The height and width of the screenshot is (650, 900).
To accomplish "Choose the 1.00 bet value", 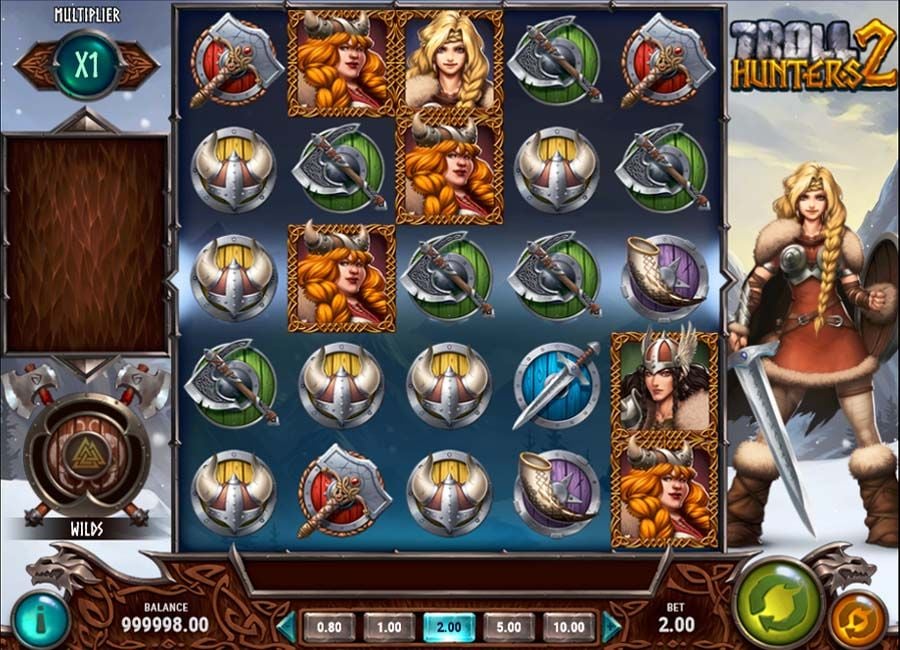I will [389, 627].
